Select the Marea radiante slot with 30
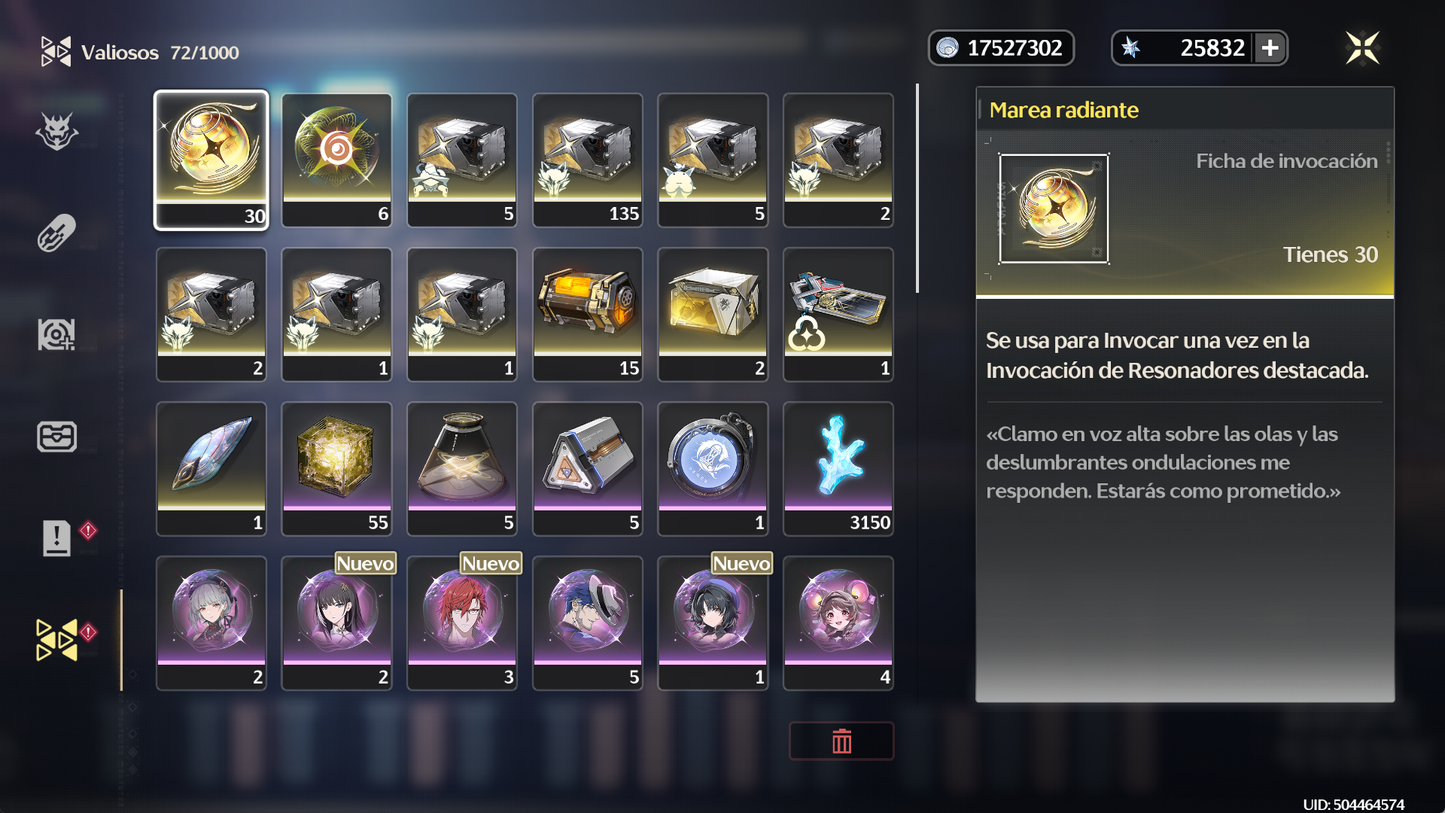The height and width of the screenshot is (813, 1445). (x=211, y=160)
